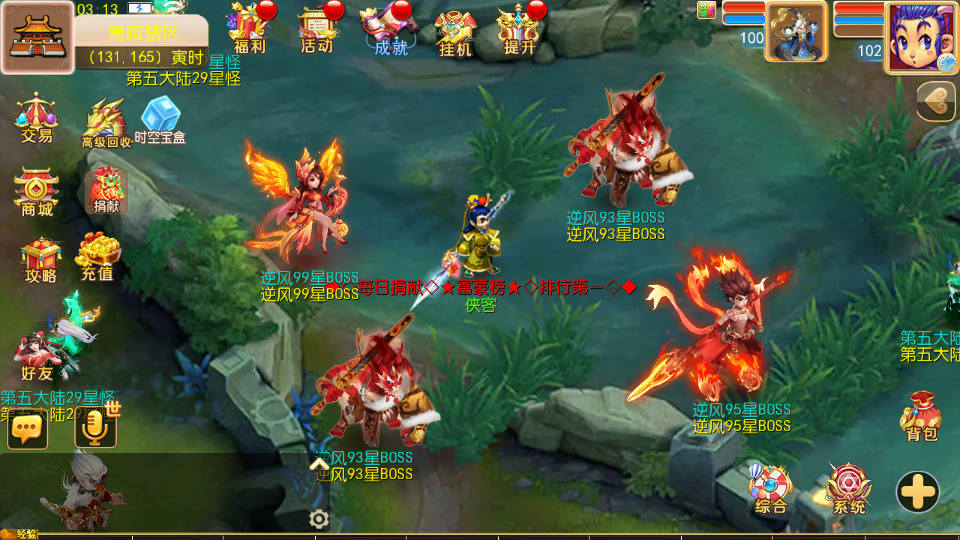Open the 充值 recharge menu
The width and height of the screenshot is (960, 540).
(x=98, y=257)
